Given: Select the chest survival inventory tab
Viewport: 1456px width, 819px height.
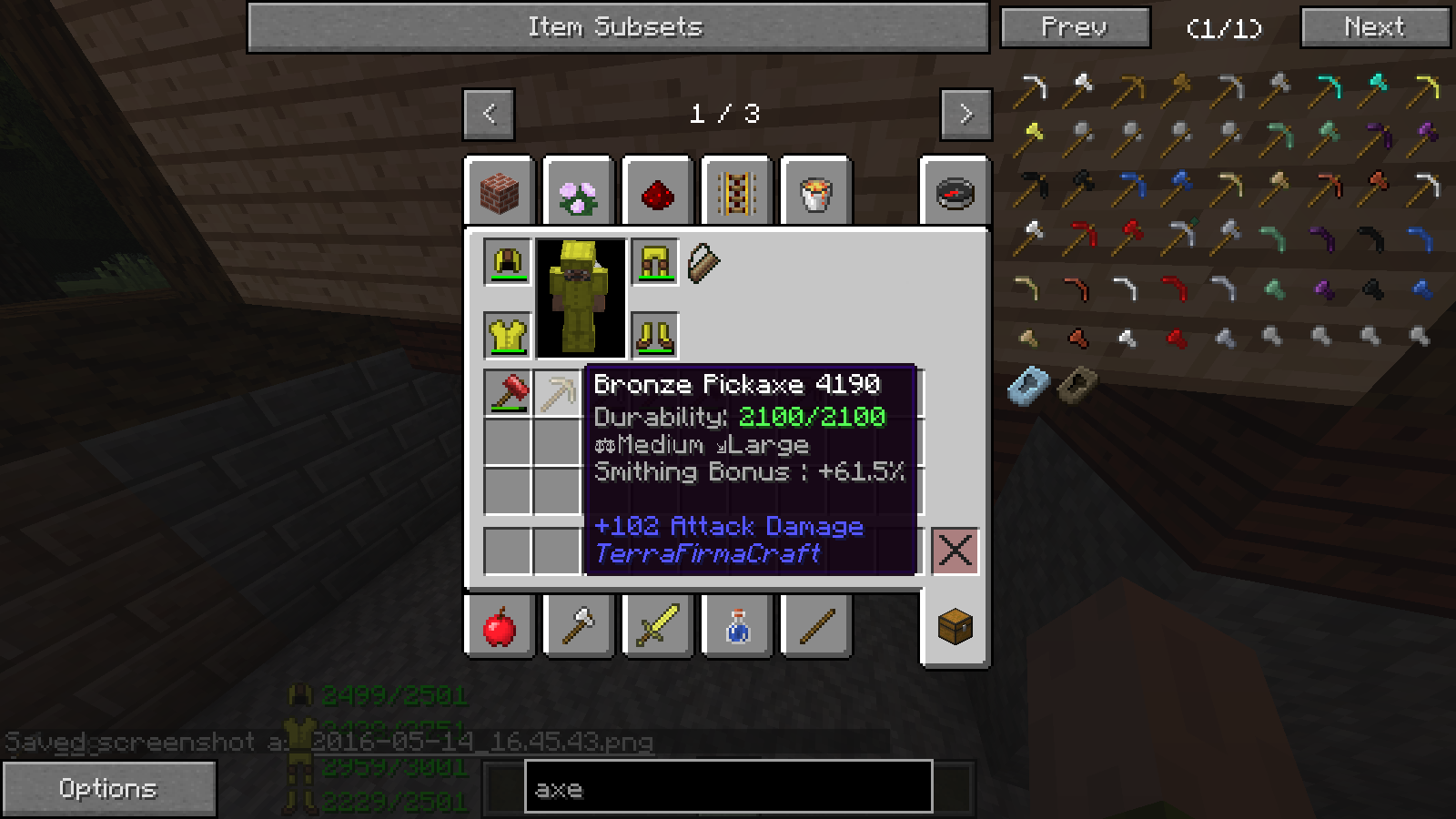Looking at the screenshot, I should [x=955, y=627].
